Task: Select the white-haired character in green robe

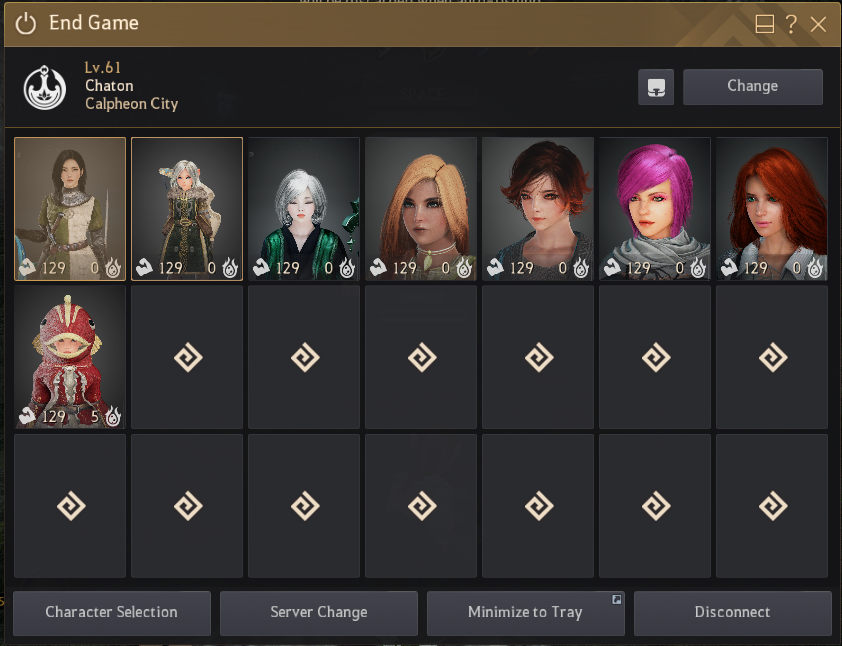Action: click(x=304, y=208)
